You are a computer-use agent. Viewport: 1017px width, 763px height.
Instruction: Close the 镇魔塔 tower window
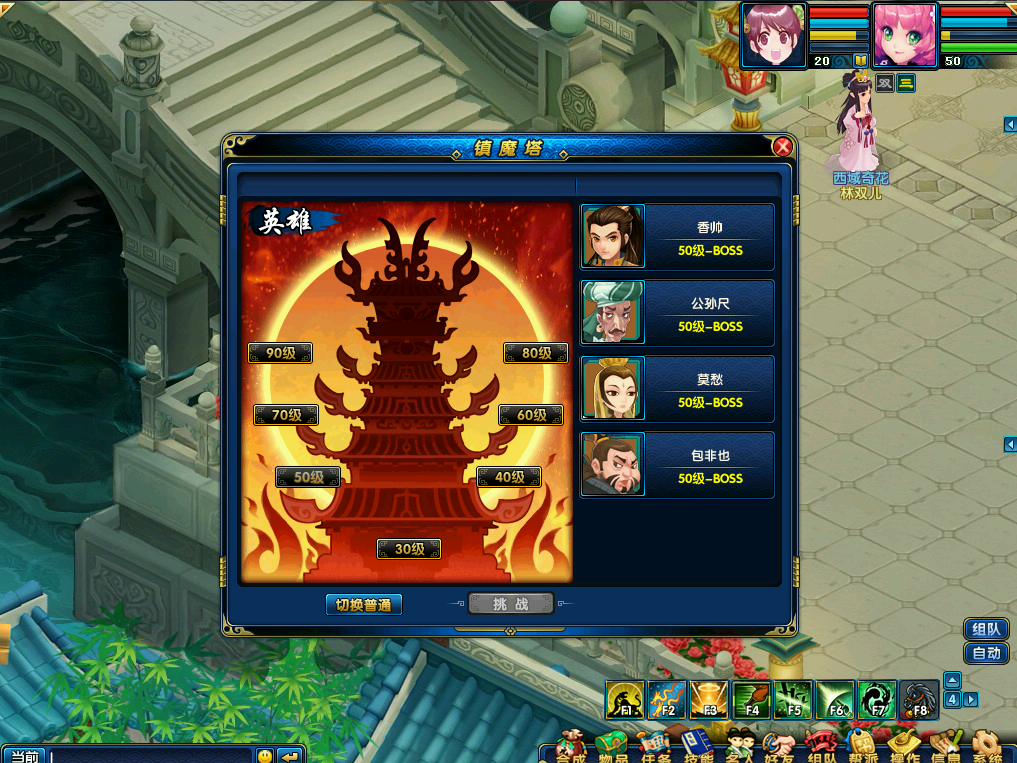[x=783, y=148]
